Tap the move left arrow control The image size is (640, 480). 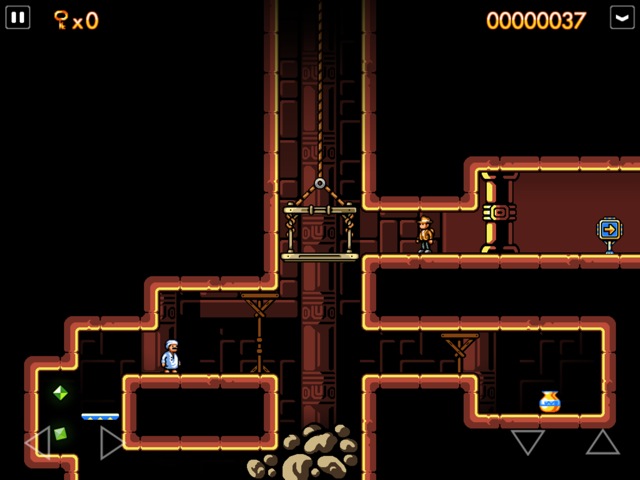pos(37,442)
